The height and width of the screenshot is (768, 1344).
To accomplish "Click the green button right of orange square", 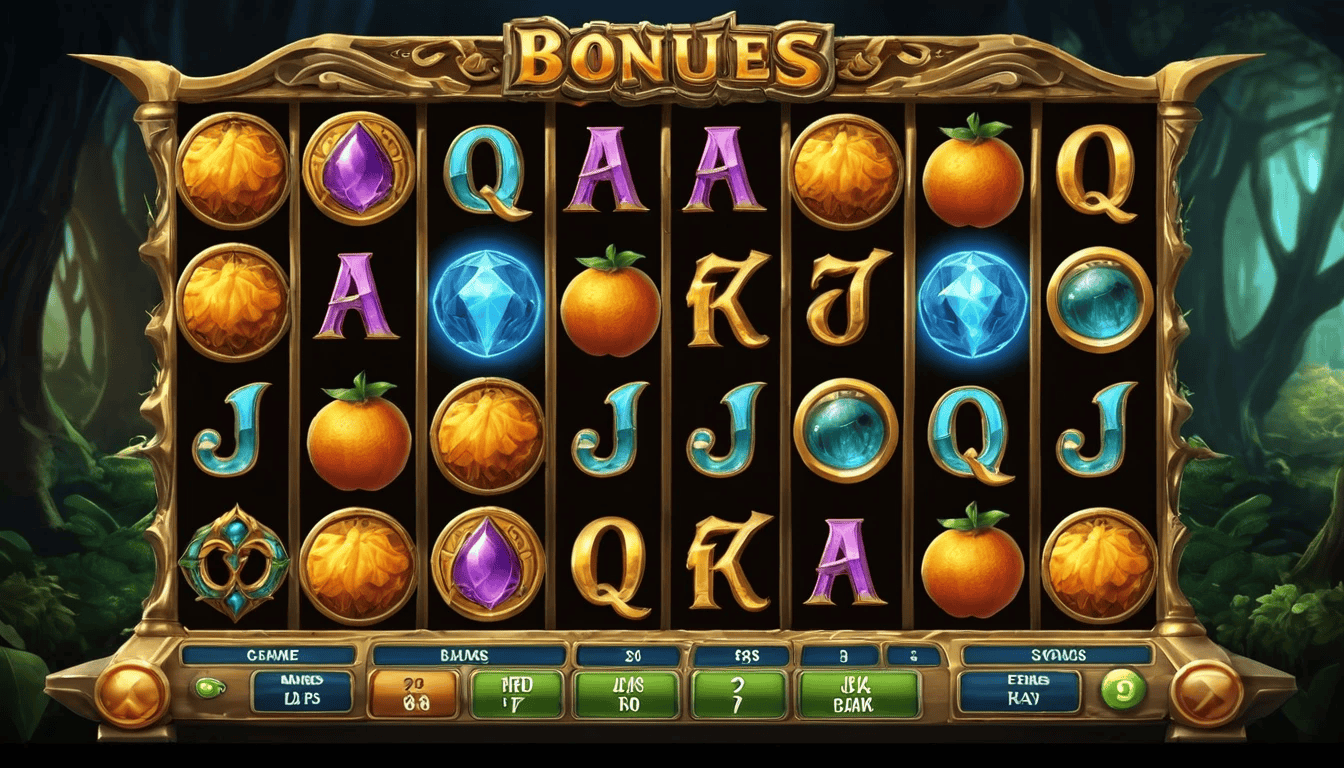I will (x=518, y=694).
